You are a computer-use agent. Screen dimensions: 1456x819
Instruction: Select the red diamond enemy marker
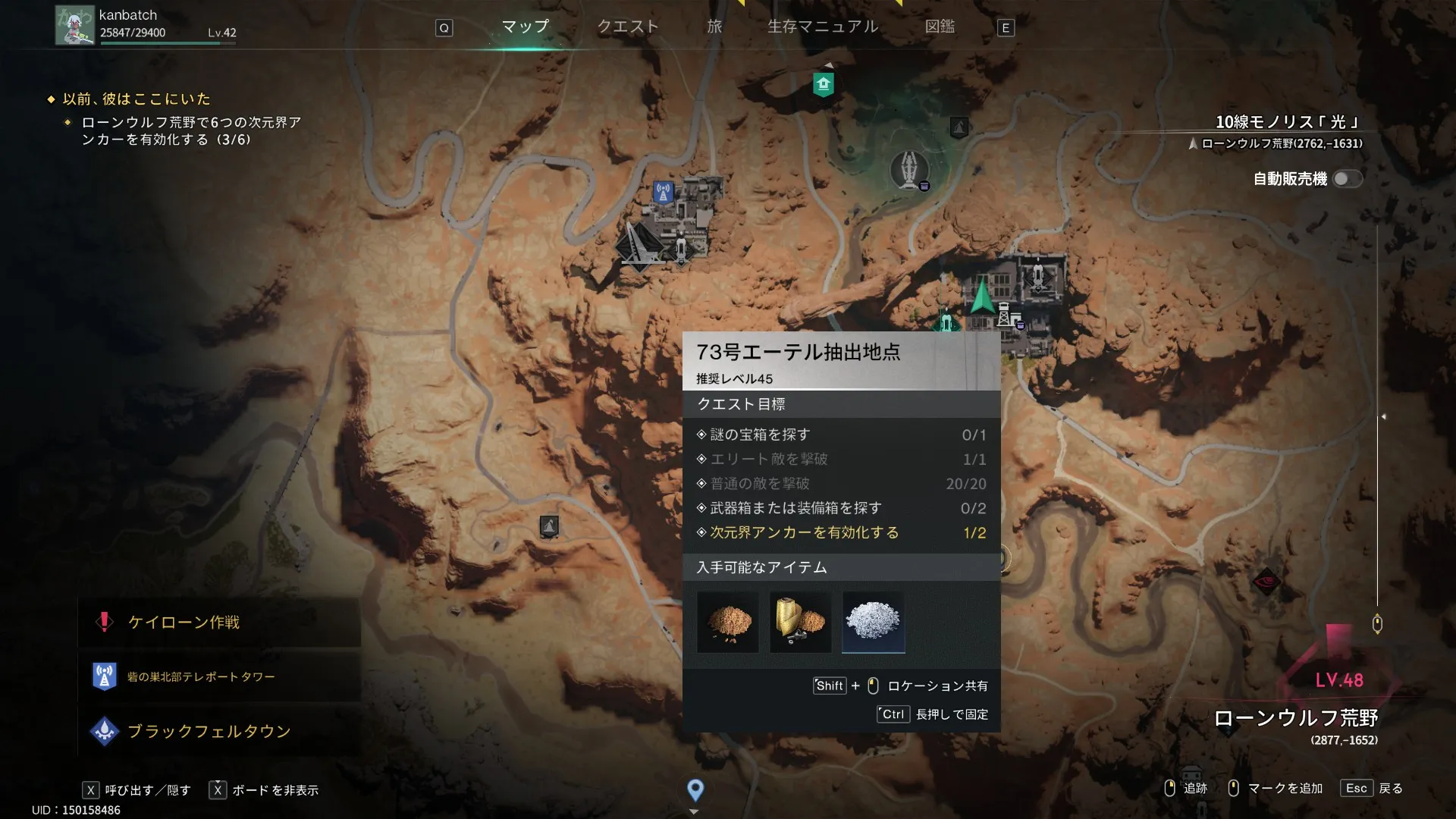tap(1266, 582)
